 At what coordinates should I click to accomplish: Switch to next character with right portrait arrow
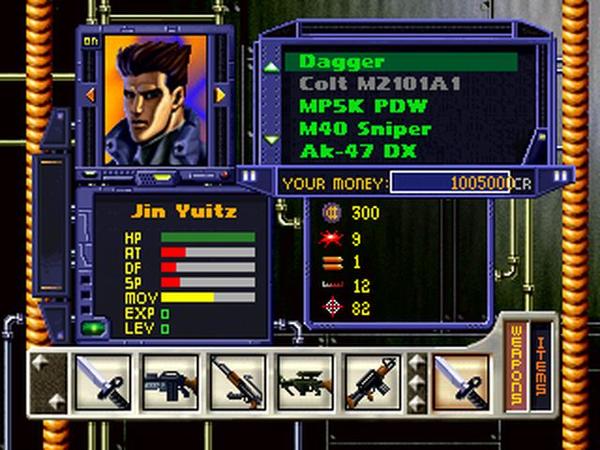click(220, 95)
